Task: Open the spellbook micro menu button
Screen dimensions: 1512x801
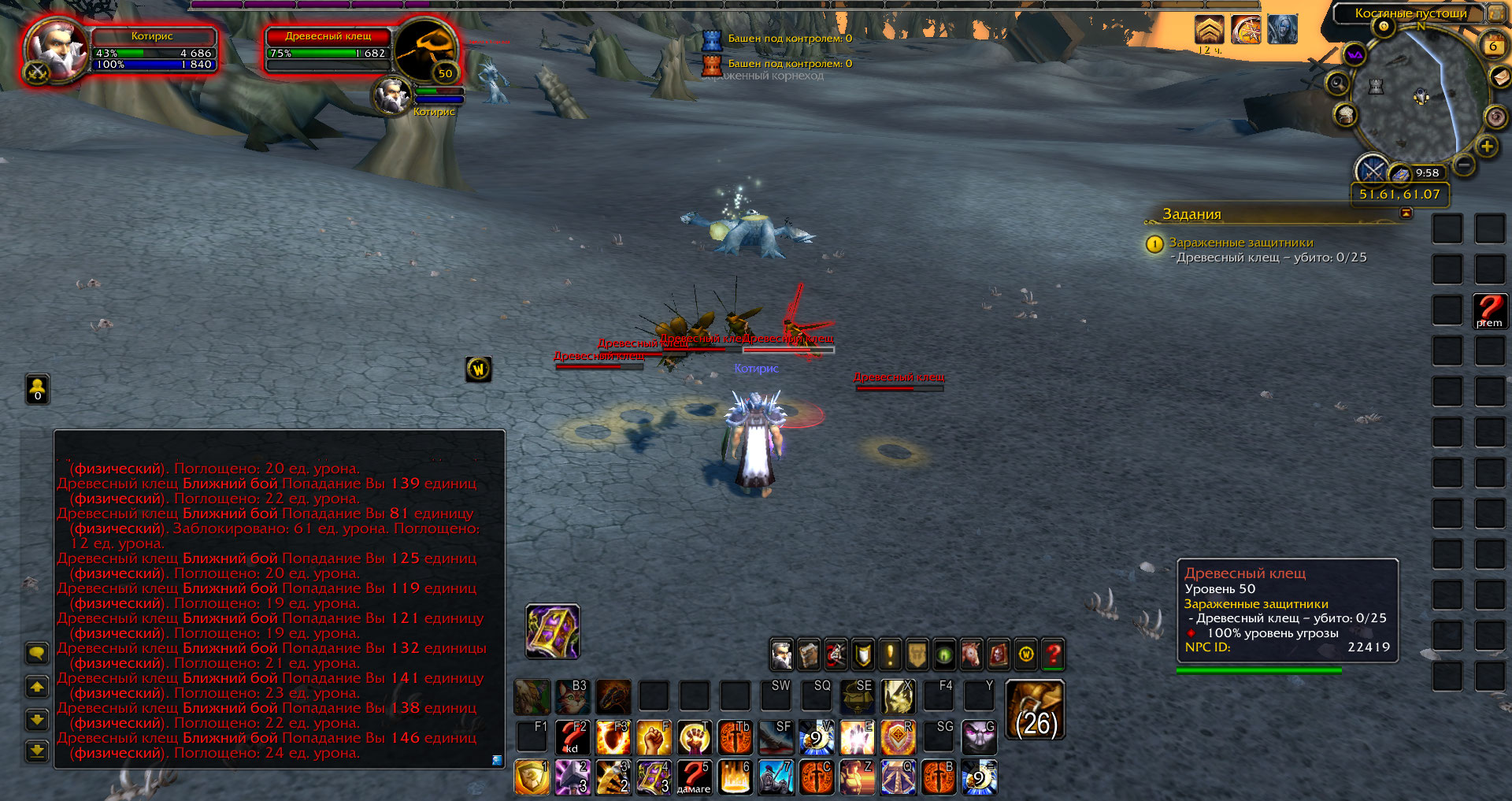Action: (x=809, y=655)
